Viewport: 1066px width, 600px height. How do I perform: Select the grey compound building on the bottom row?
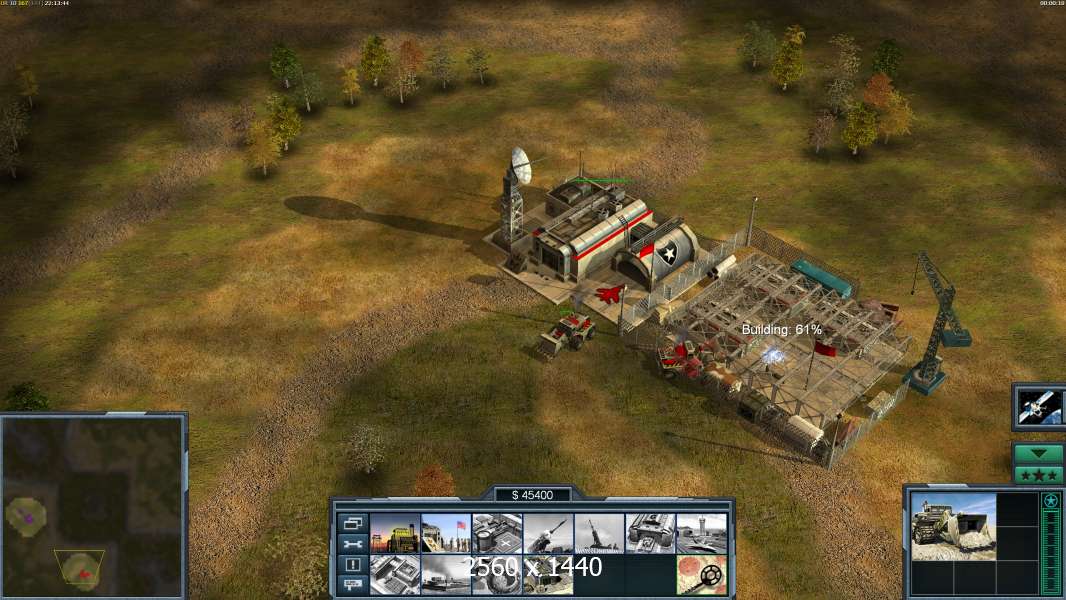[x=395, y=574]
